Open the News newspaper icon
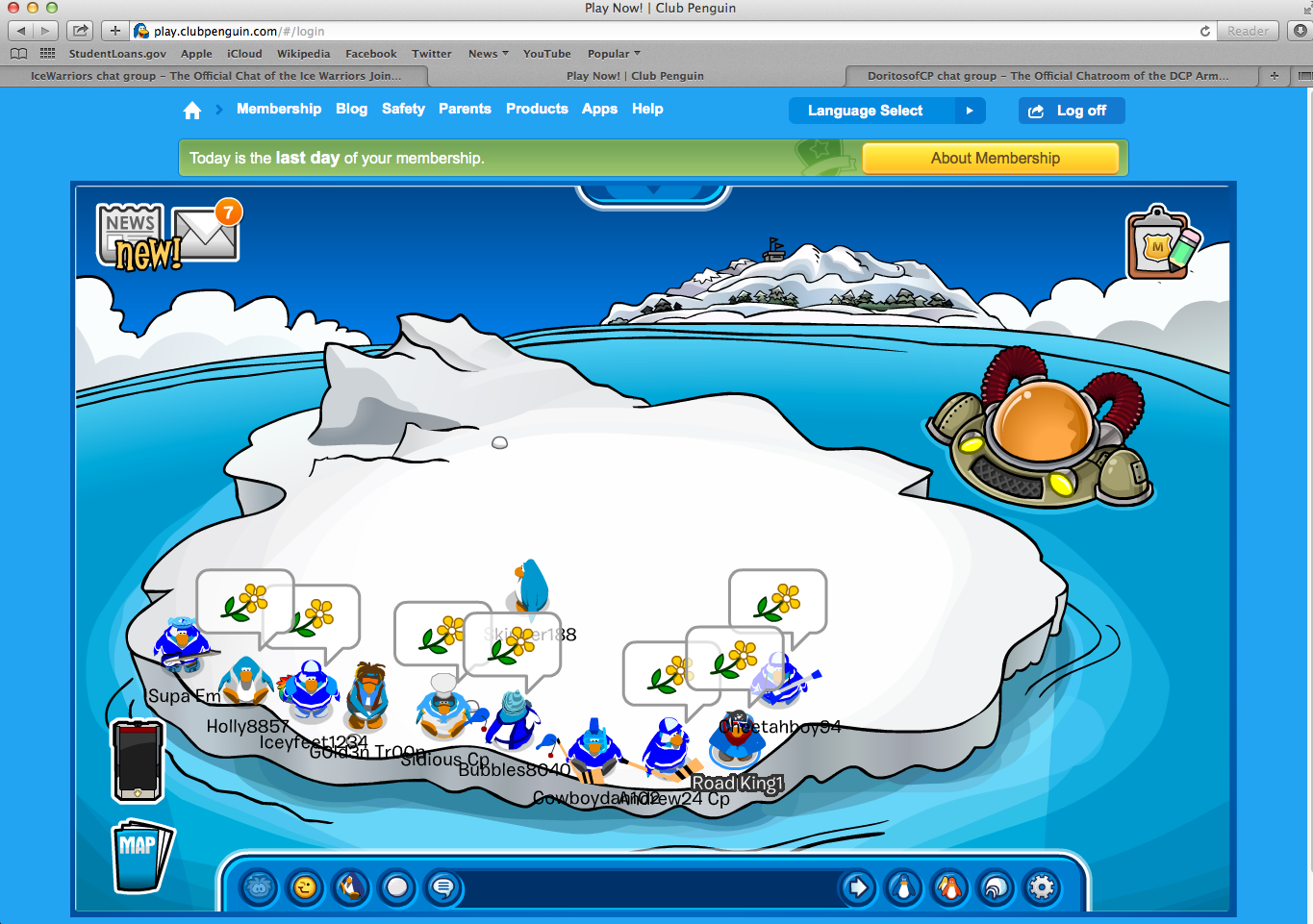Screen dimensions: 1313x924 (133, 234)
